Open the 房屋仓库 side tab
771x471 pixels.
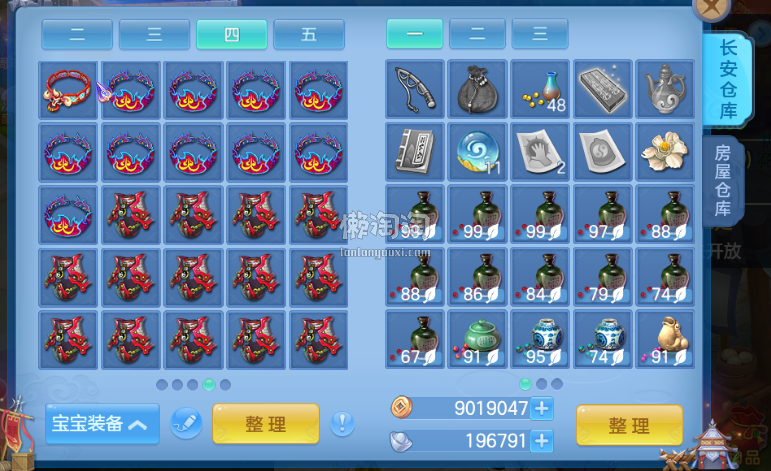tap(725, 181)
